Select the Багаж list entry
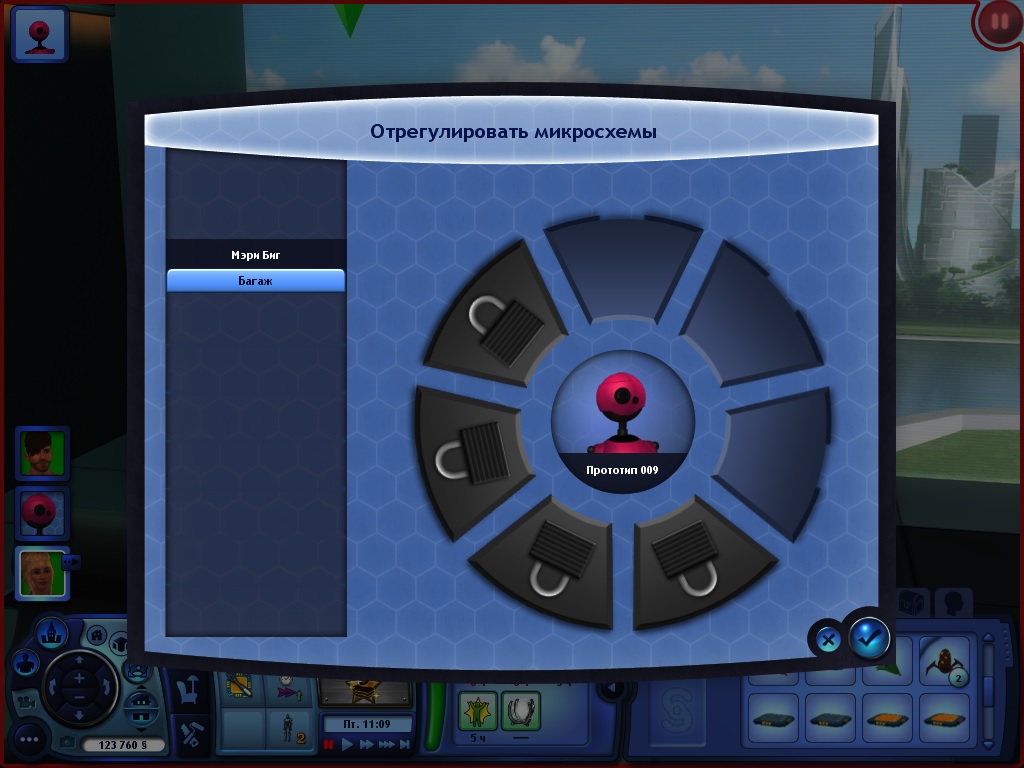The width and height of the screenshot is (1024, 768). 256,281
